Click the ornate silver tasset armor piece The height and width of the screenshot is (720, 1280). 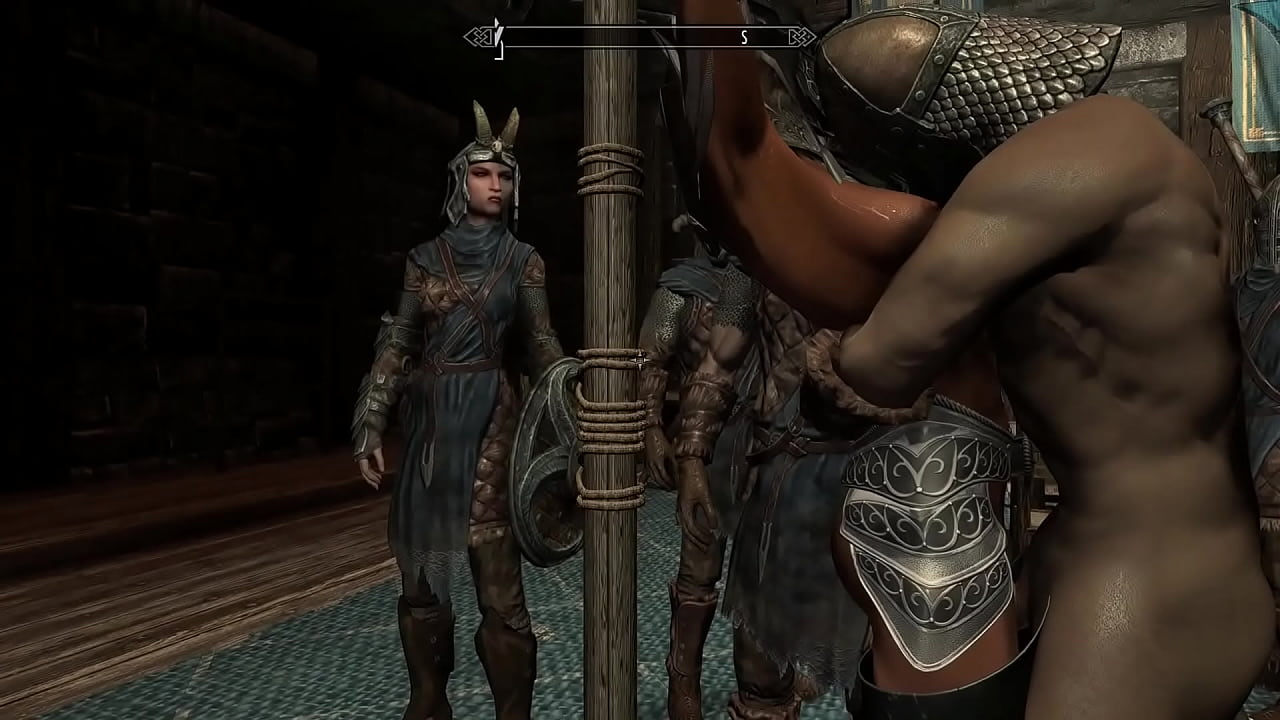[930, 520]
